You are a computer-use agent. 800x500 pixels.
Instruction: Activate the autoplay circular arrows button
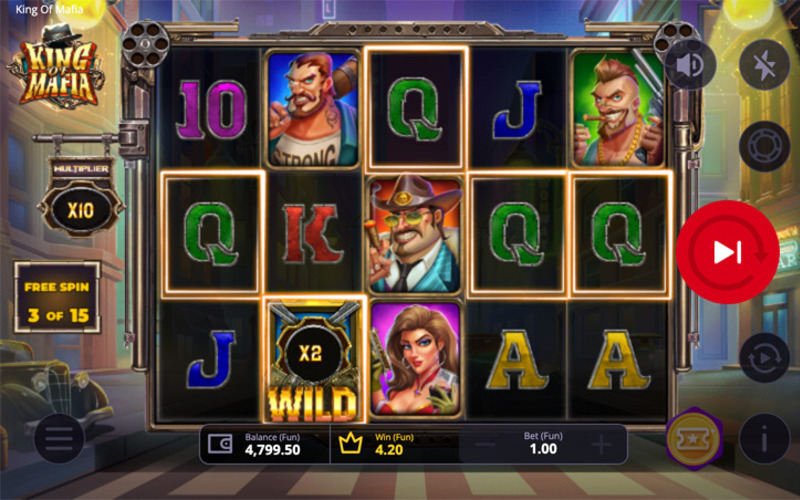(x=764, y=358)
